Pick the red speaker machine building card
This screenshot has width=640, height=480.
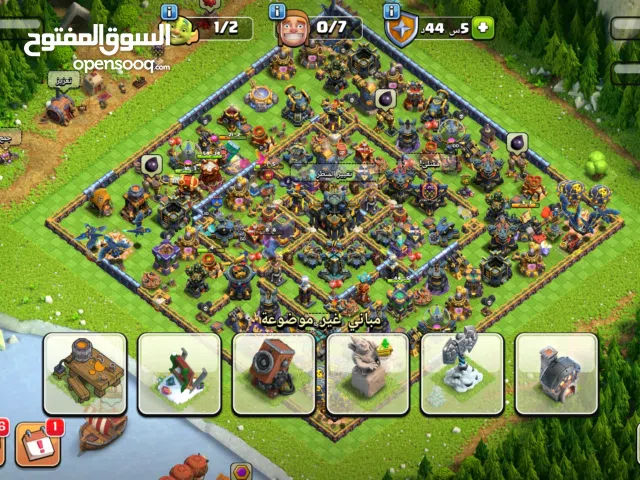(x=274, y=373)
